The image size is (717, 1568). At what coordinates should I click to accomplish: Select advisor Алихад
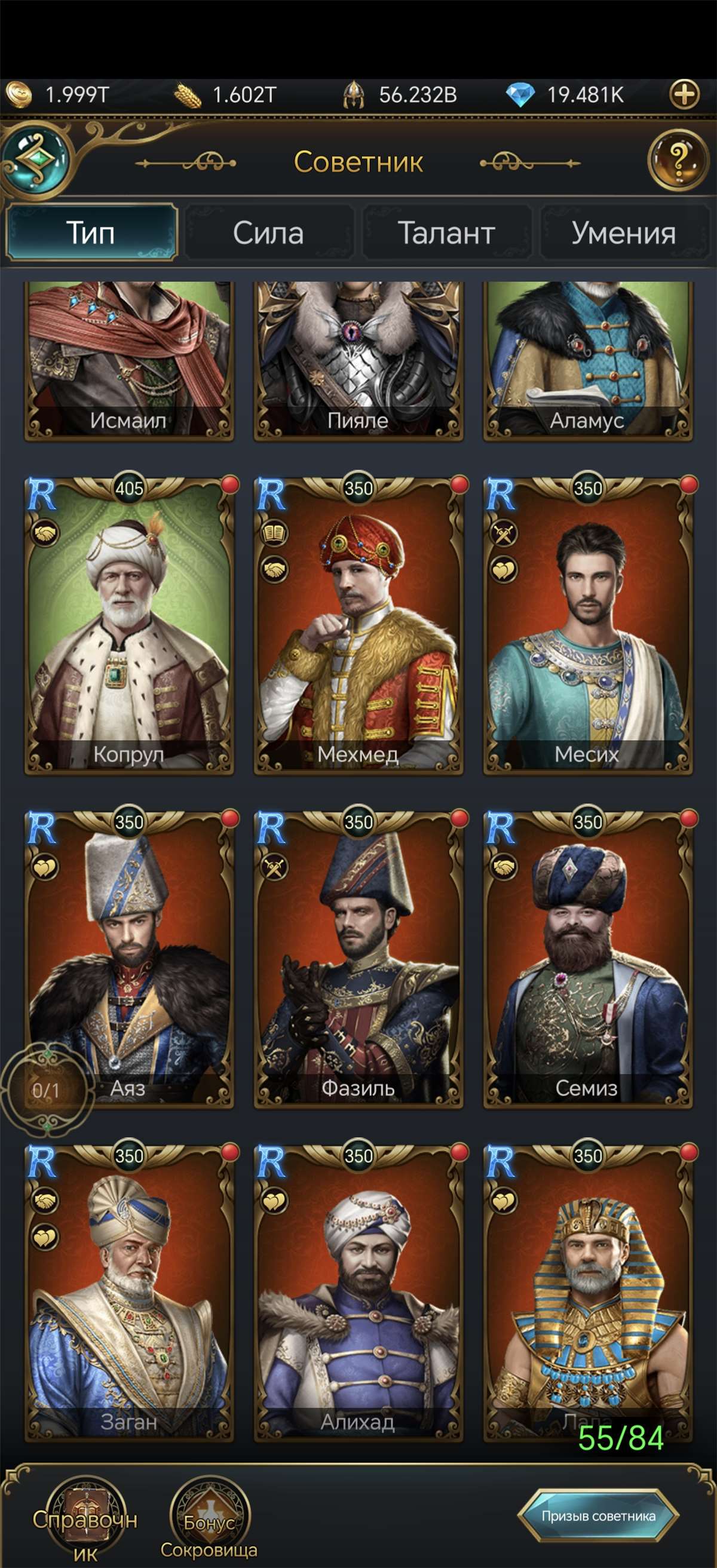coord(358,1294)
